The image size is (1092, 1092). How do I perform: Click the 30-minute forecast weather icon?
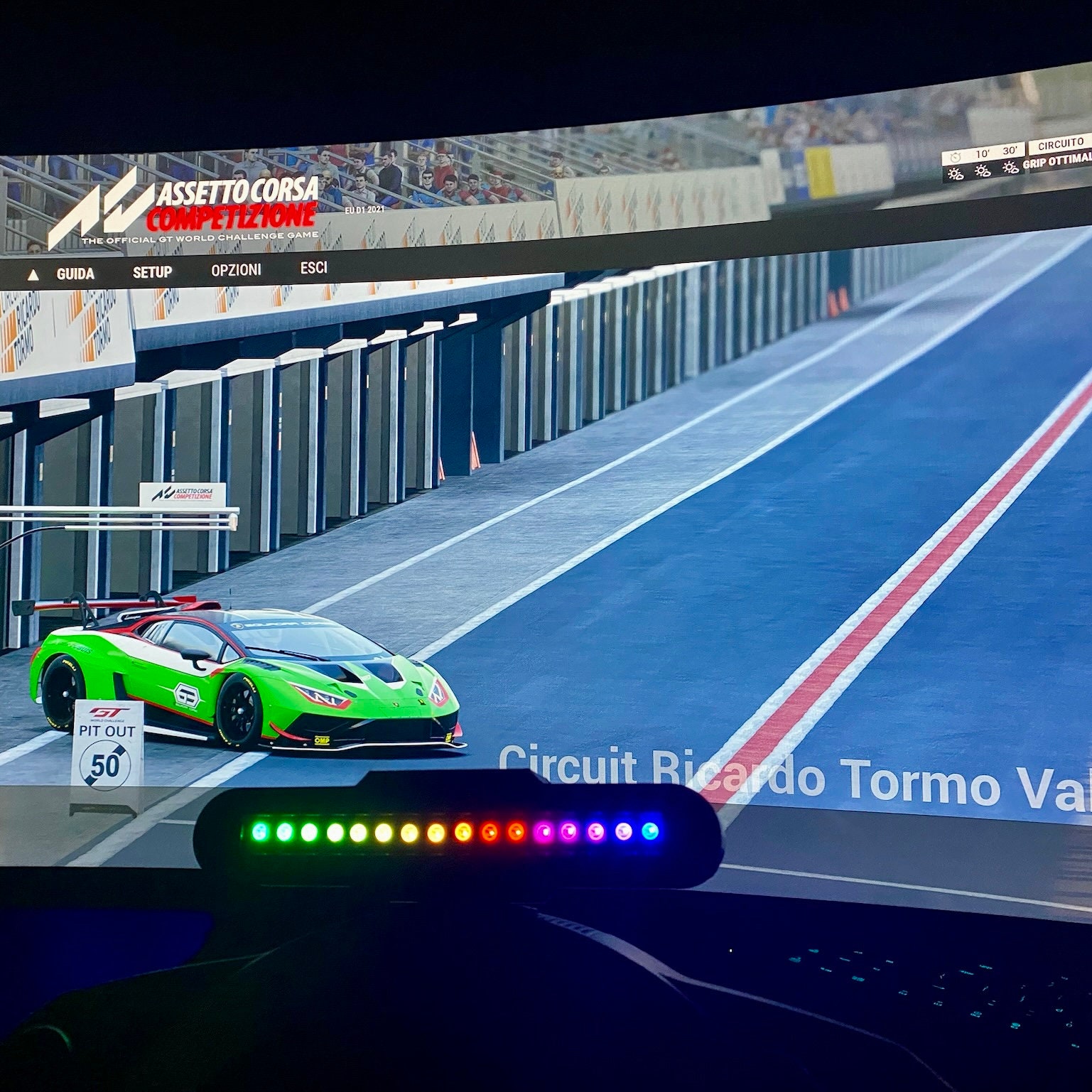1009,168
